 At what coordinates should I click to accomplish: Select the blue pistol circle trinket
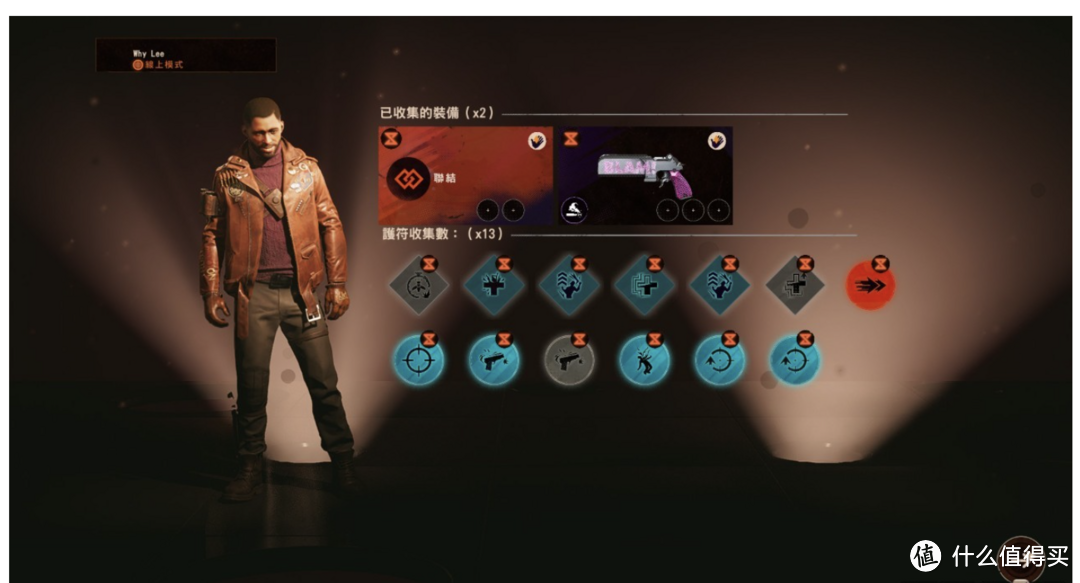[494, 358]
